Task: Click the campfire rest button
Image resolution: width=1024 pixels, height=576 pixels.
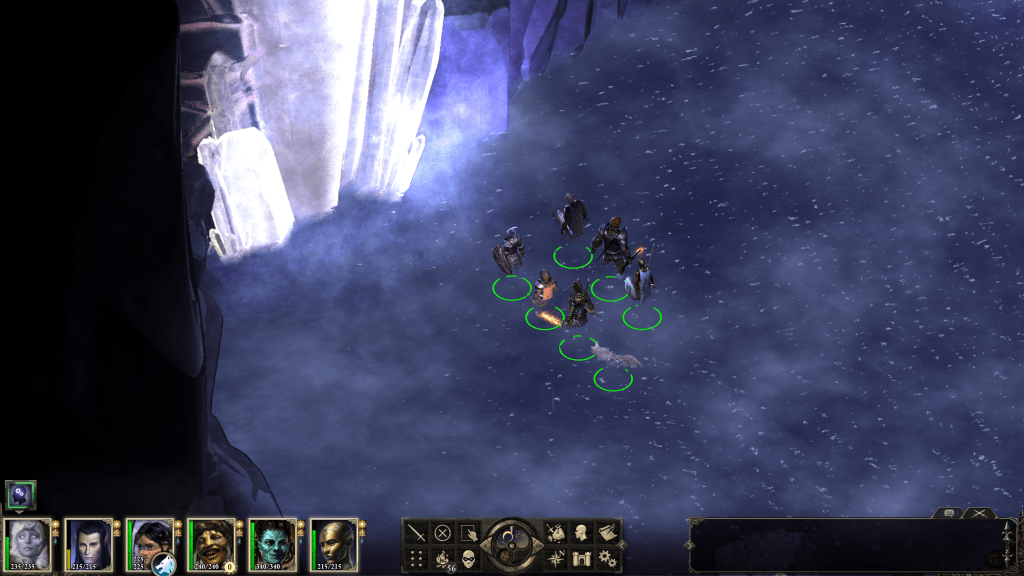Action: (442, 557)
